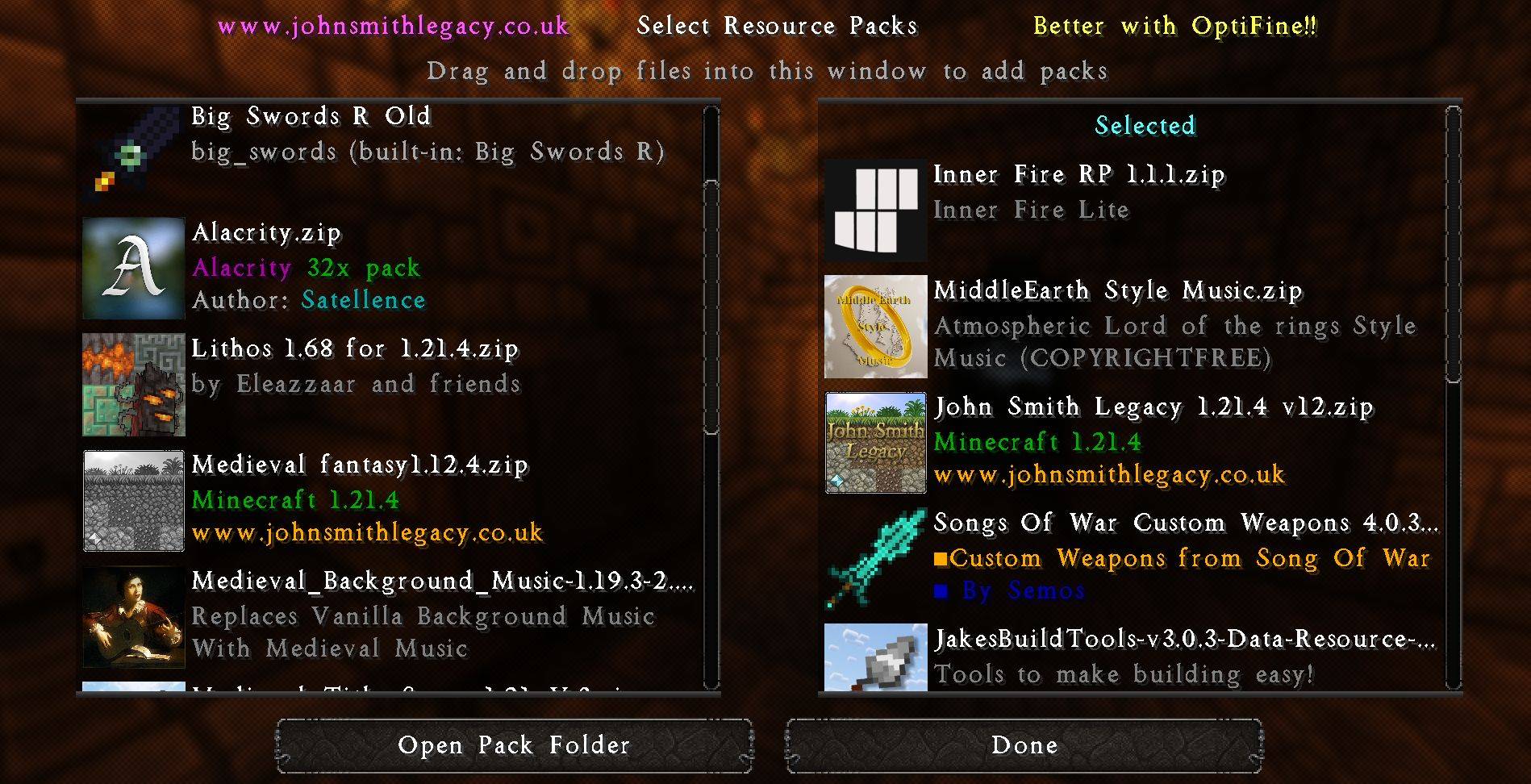This screenshot has width=1531, height=784.
Task: Click the Done button
Action: (x=1023, y=745)
